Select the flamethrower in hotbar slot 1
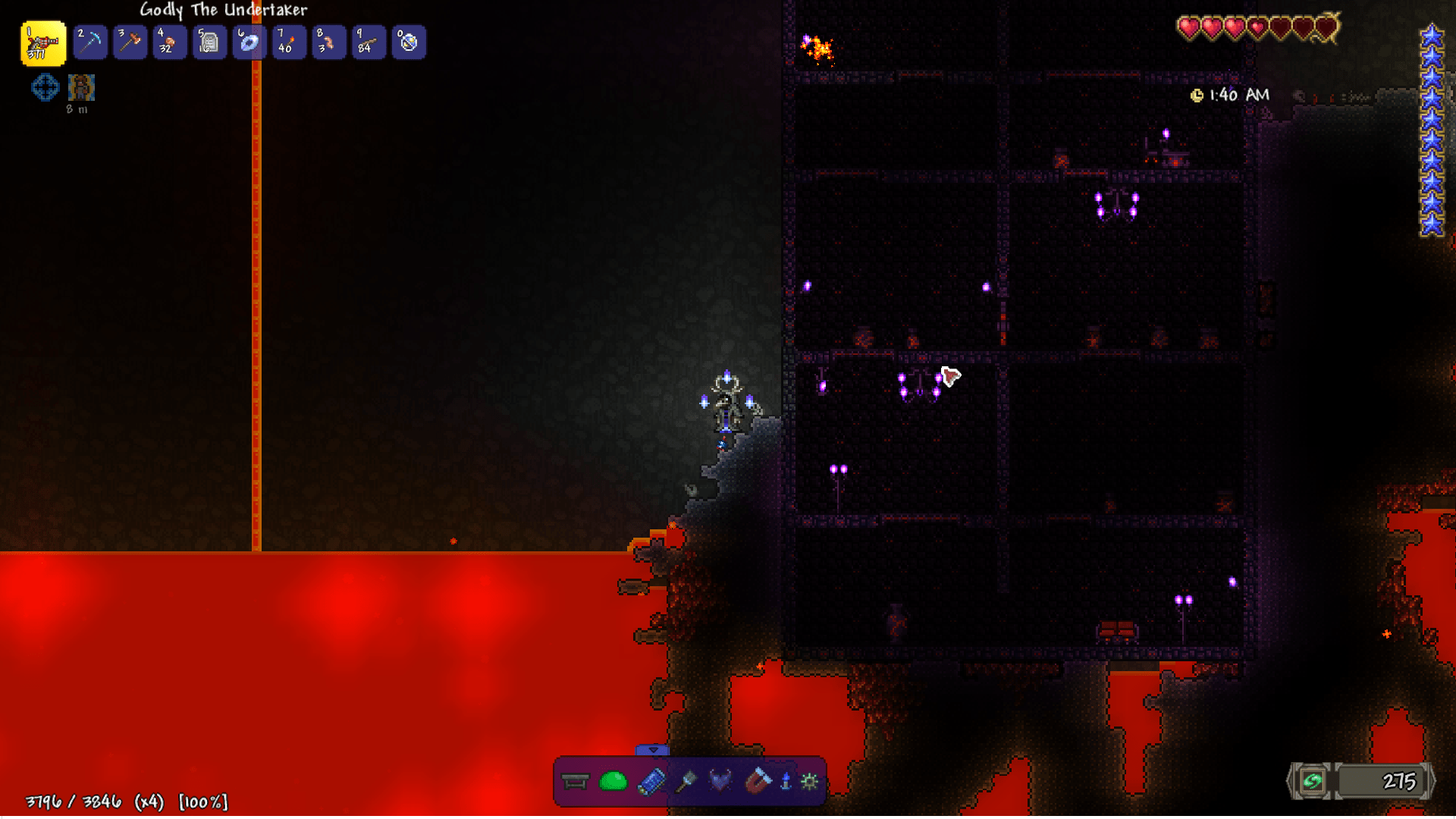 42,42
